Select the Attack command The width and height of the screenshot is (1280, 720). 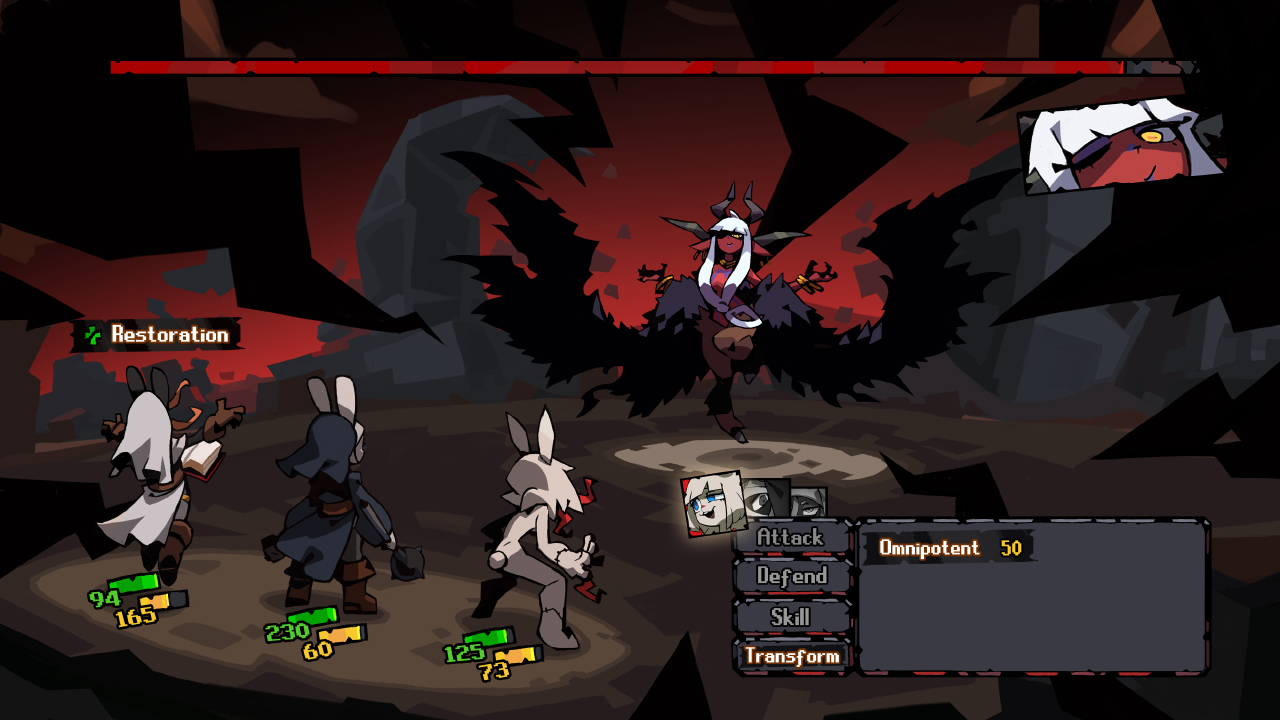[791, 537]
